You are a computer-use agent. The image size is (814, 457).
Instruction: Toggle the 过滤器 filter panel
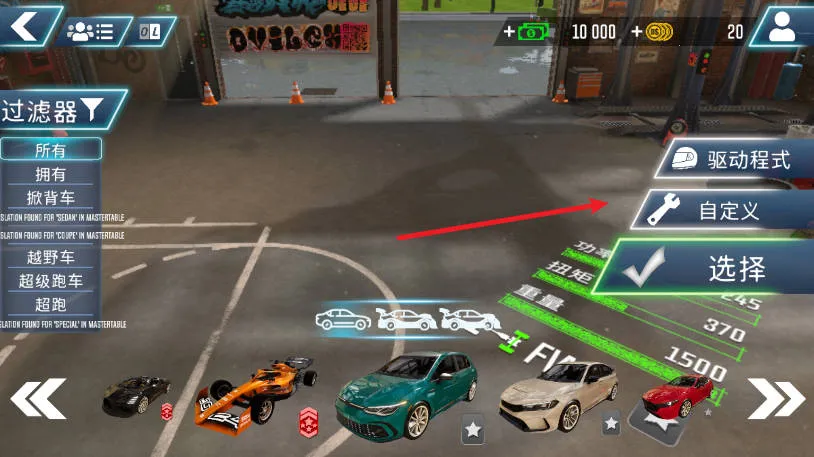(62, 110)
